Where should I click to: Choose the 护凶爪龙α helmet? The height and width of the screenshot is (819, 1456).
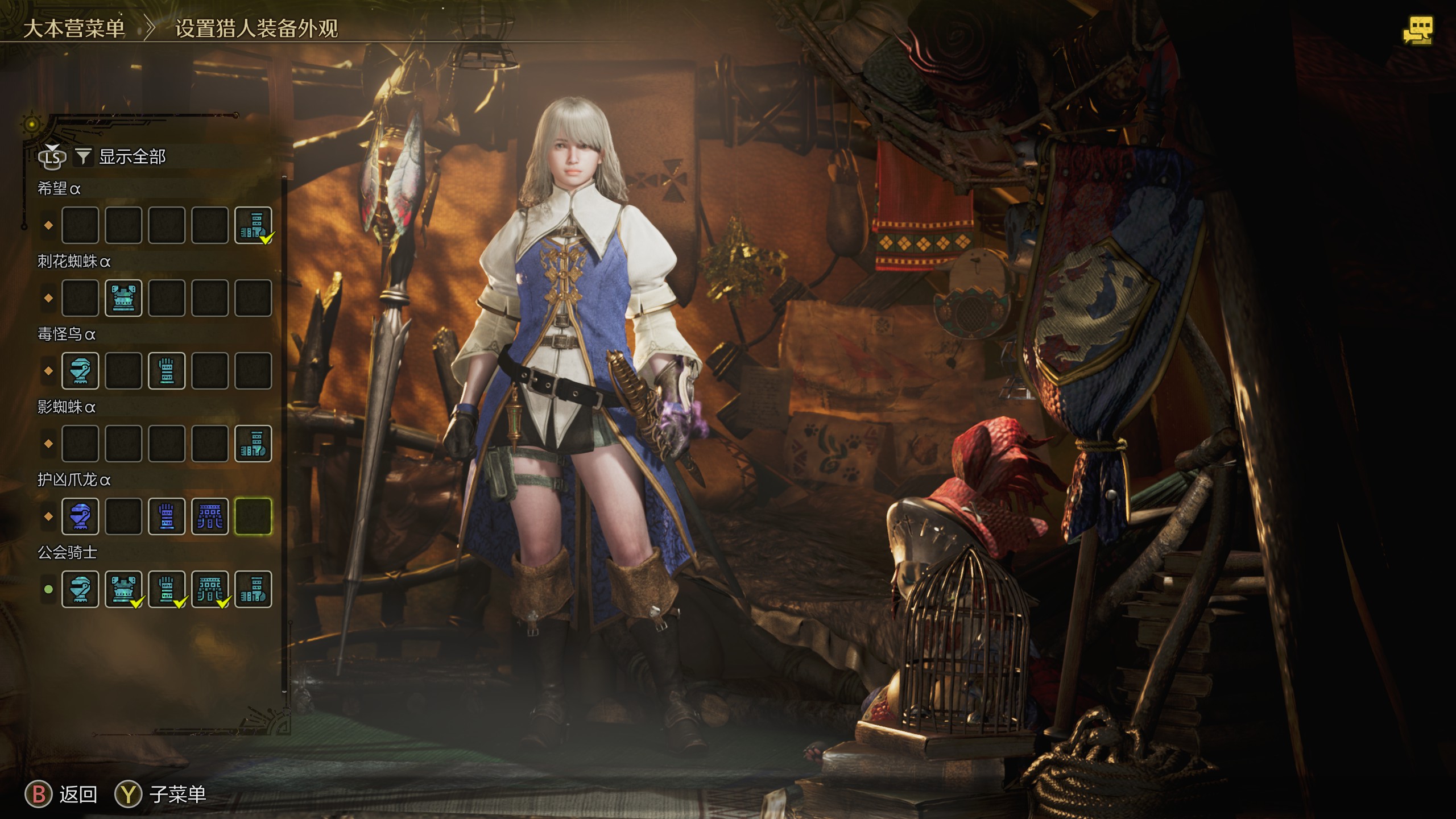[x=80, y=516]
